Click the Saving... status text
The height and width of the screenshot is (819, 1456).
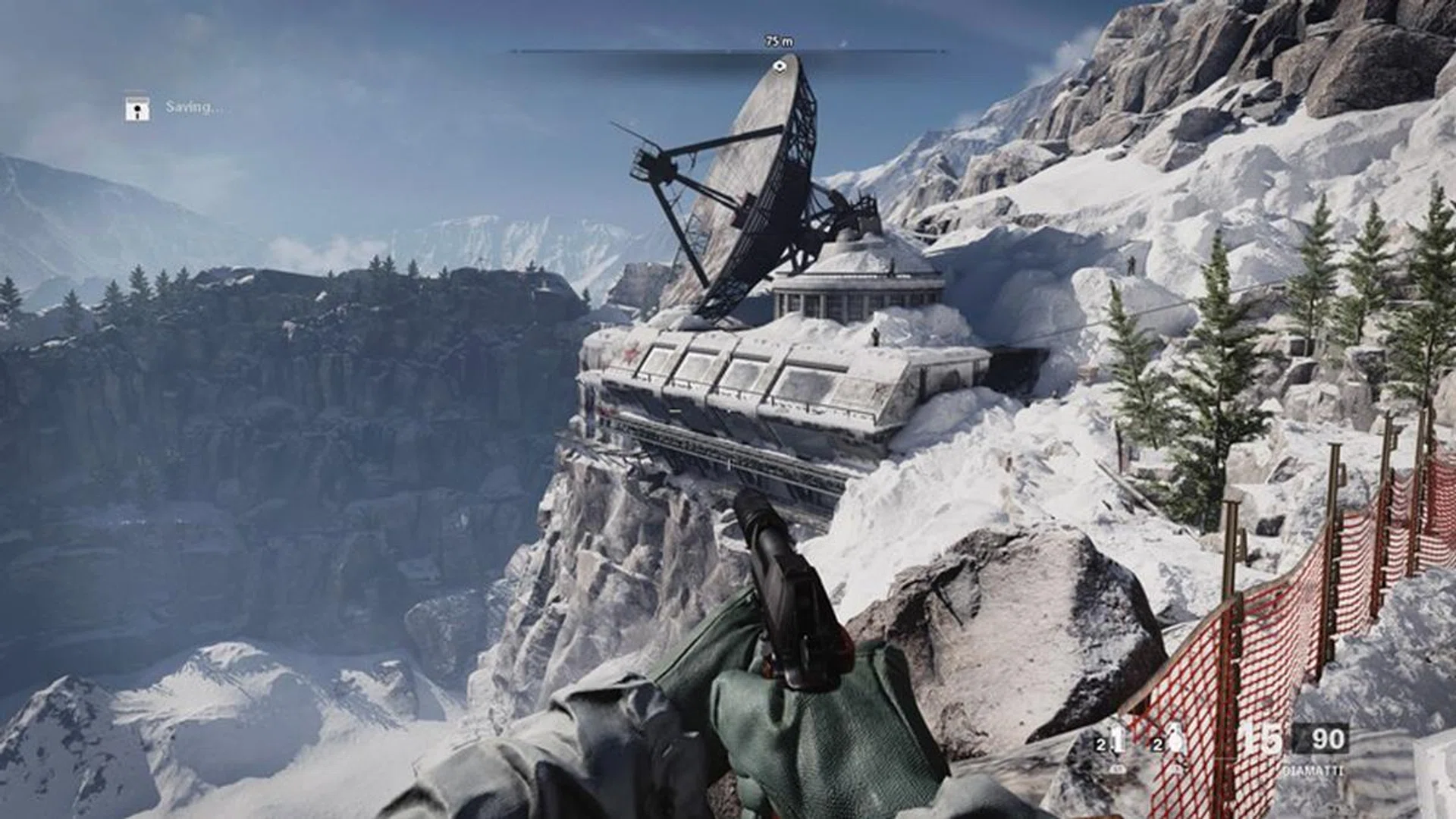click(191, 108)
